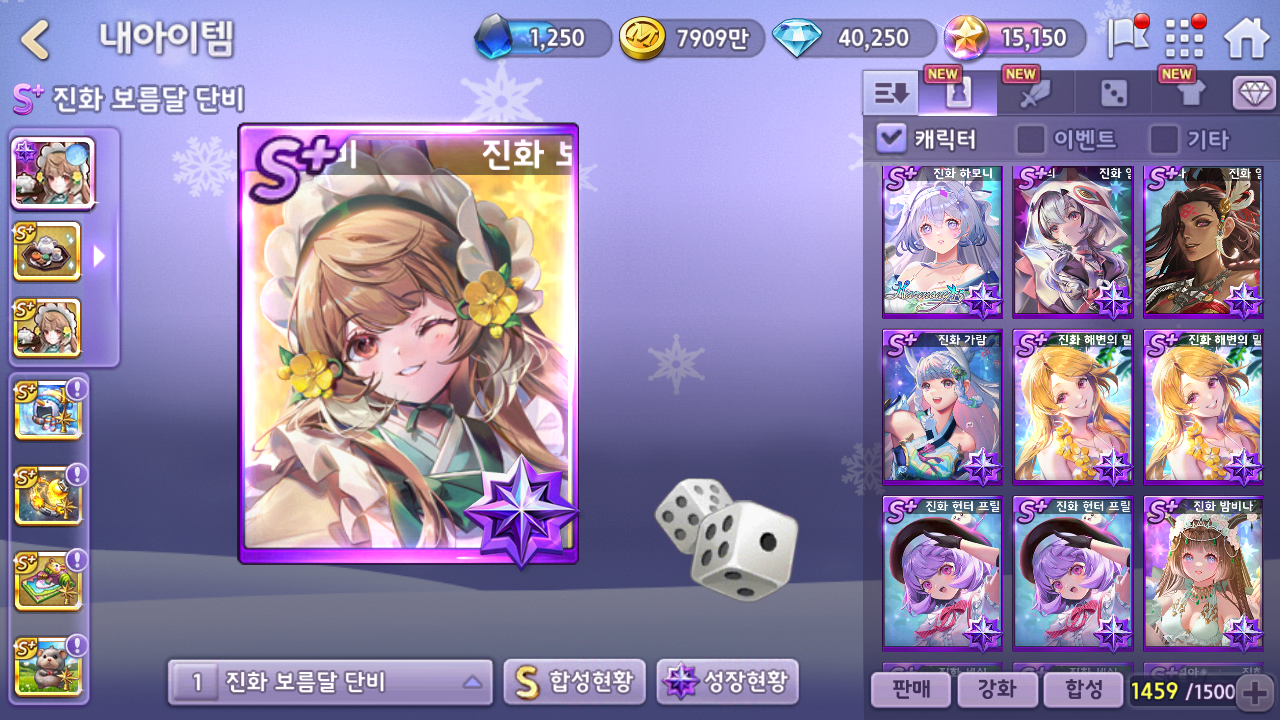Image resolution: width=1280 pixels, height=720 pixels.
Task: Switch to the sword equipment tab
Action: 1035,94
